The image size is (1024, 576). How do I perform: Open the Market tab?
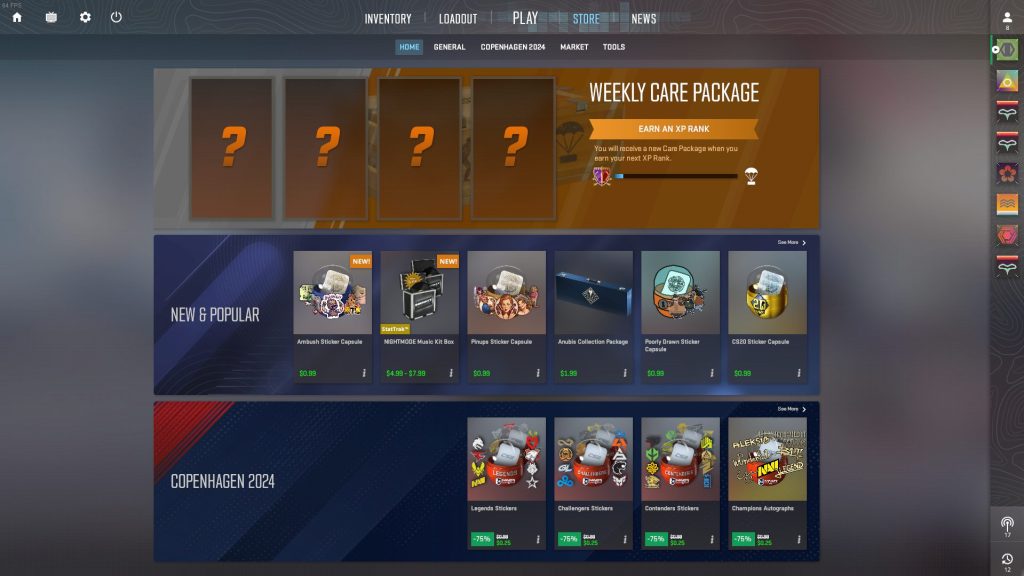click(574, 47)
